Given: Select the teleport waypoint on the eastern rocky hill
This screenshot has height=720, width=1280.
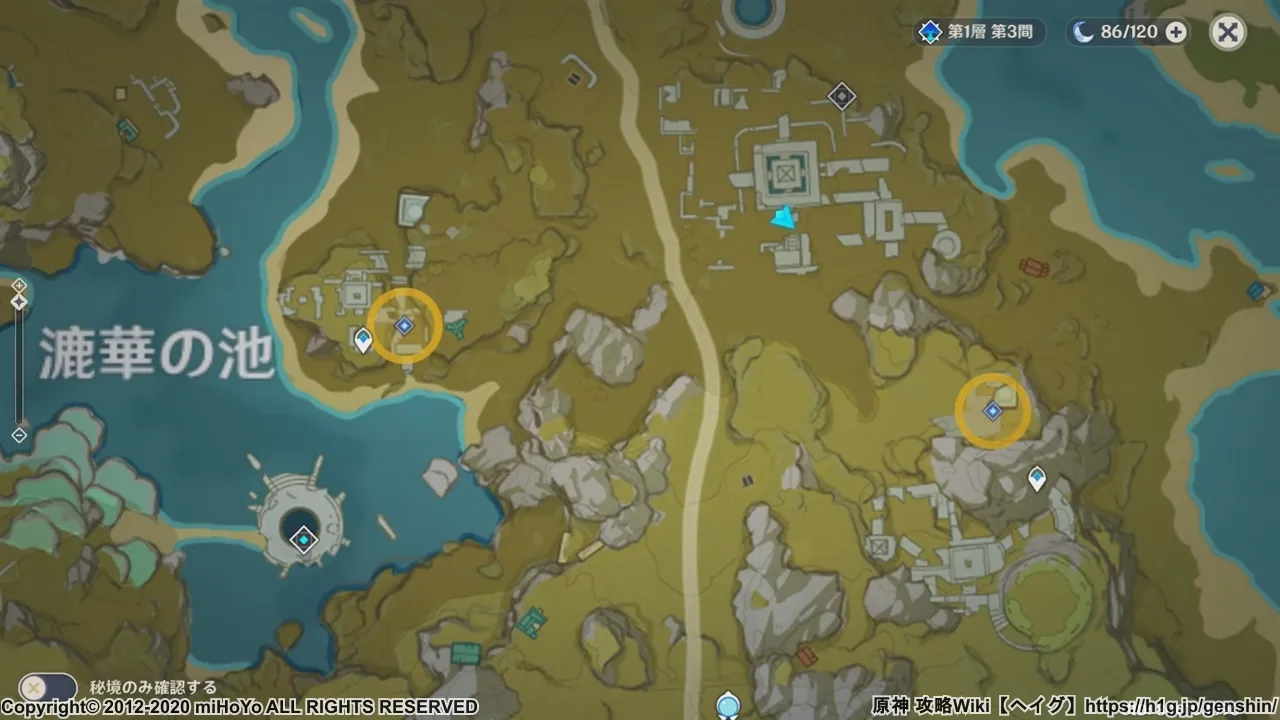Looking at the screenshot, I should click(x=1037, y=478).
